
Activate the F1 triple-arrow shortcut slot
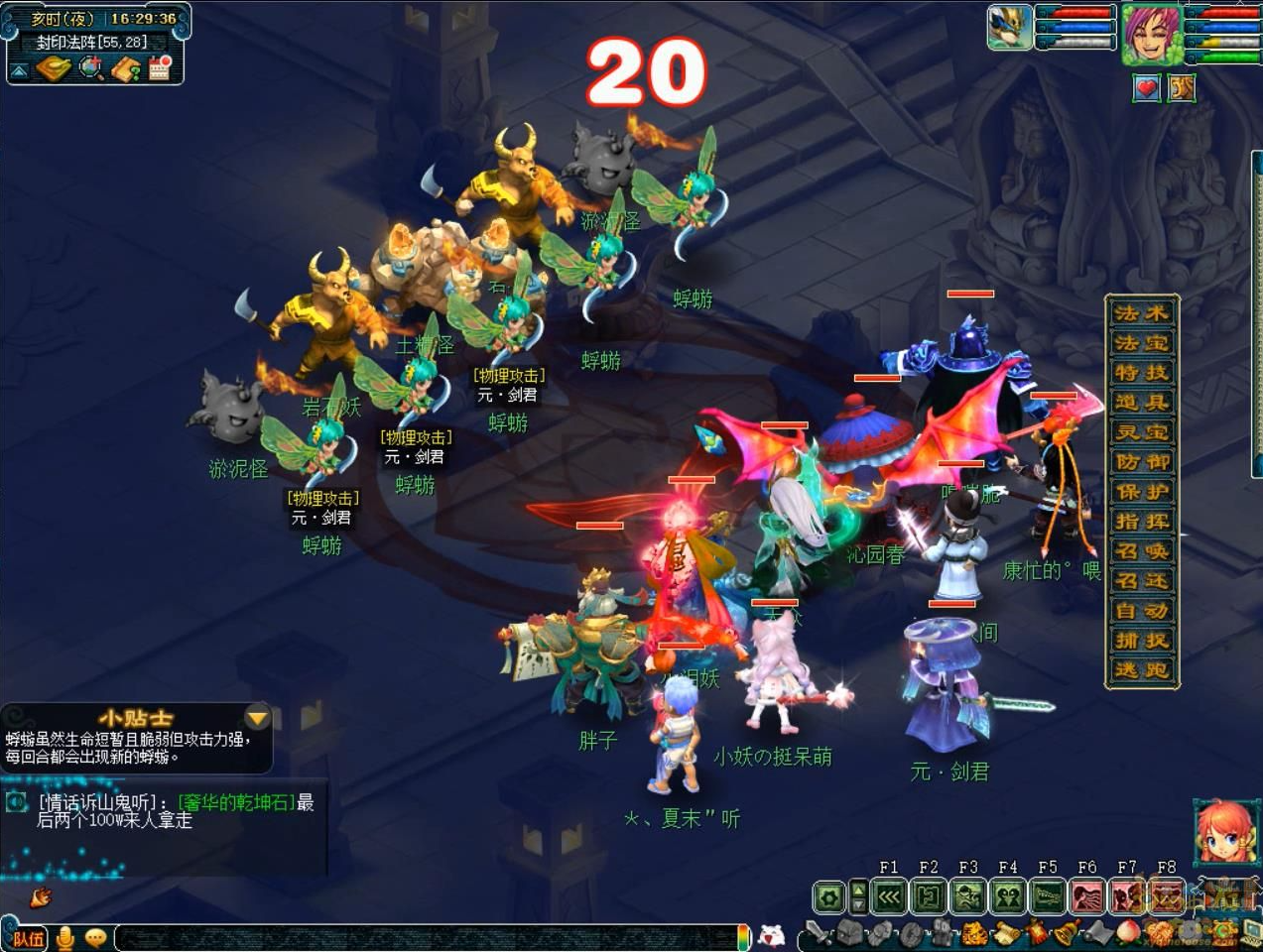tap(889, 897)
